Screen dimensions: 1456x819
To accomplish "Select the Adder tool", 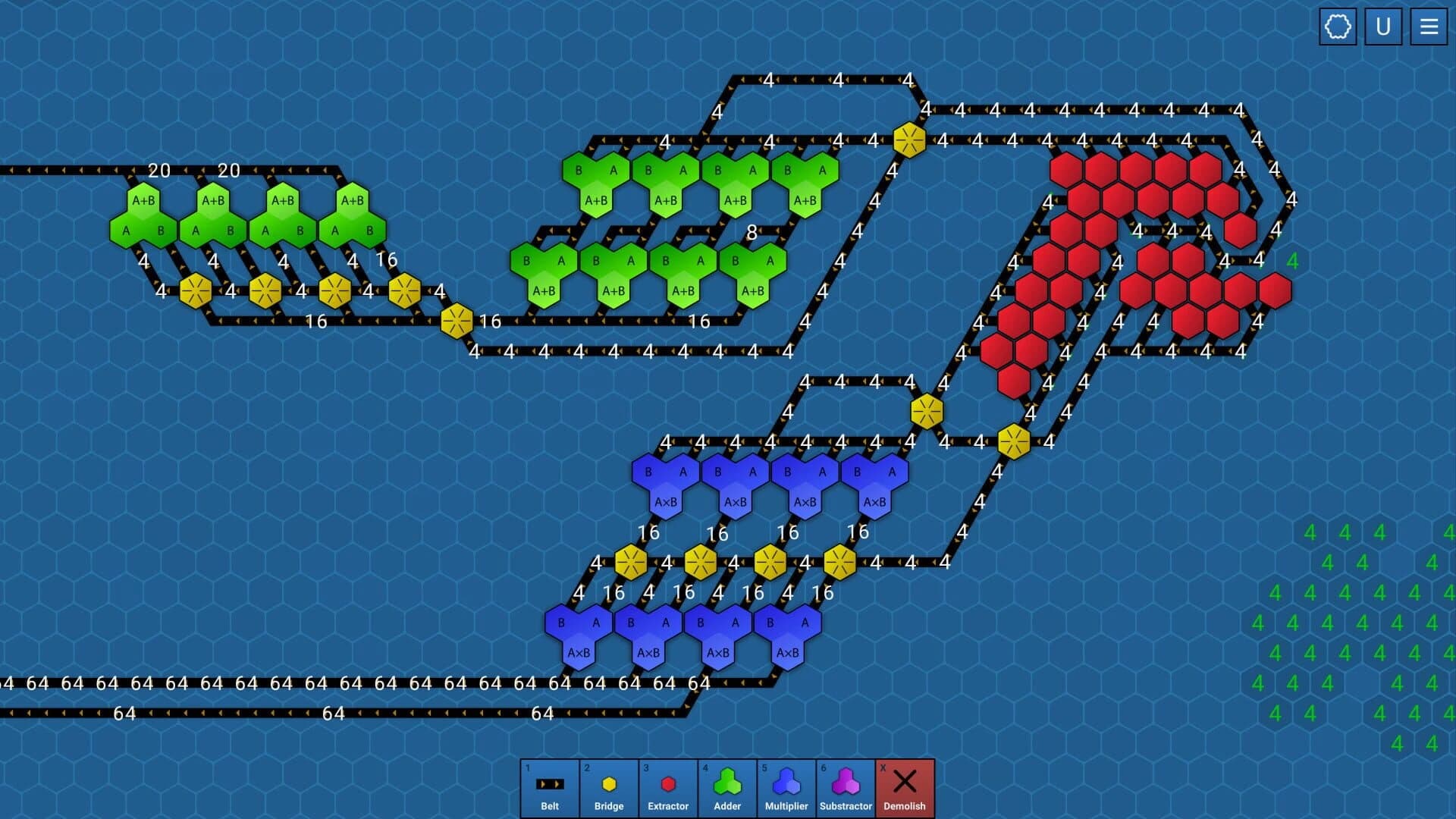I will 726,787.
